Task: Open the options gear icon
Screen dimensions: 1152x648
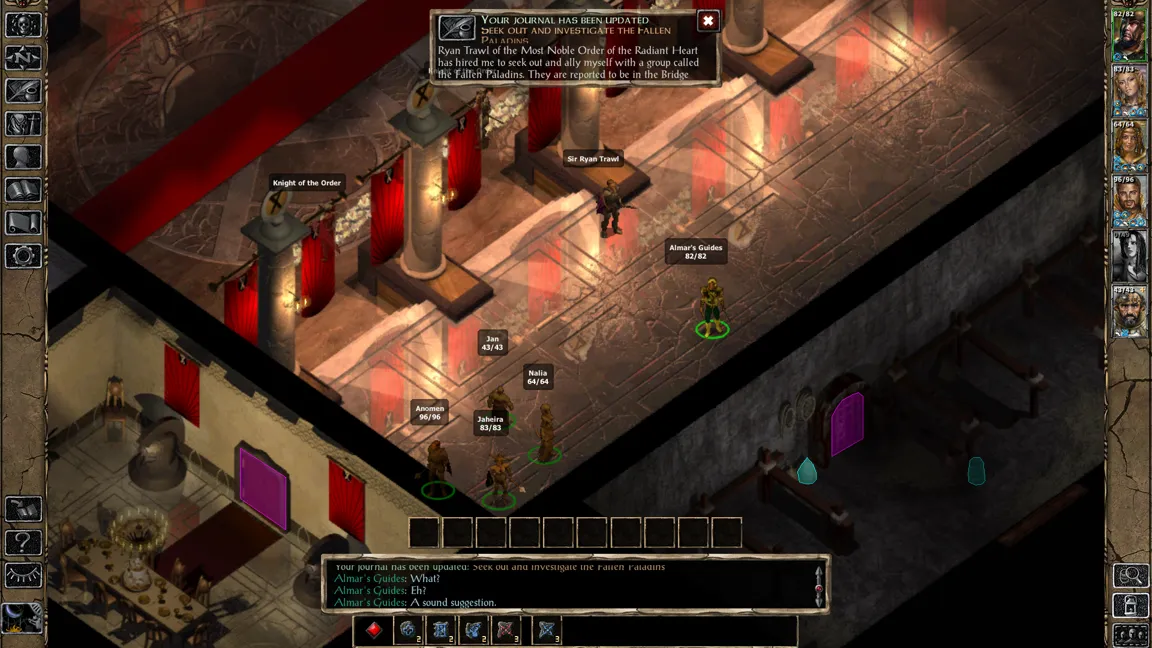Action: 23,256
